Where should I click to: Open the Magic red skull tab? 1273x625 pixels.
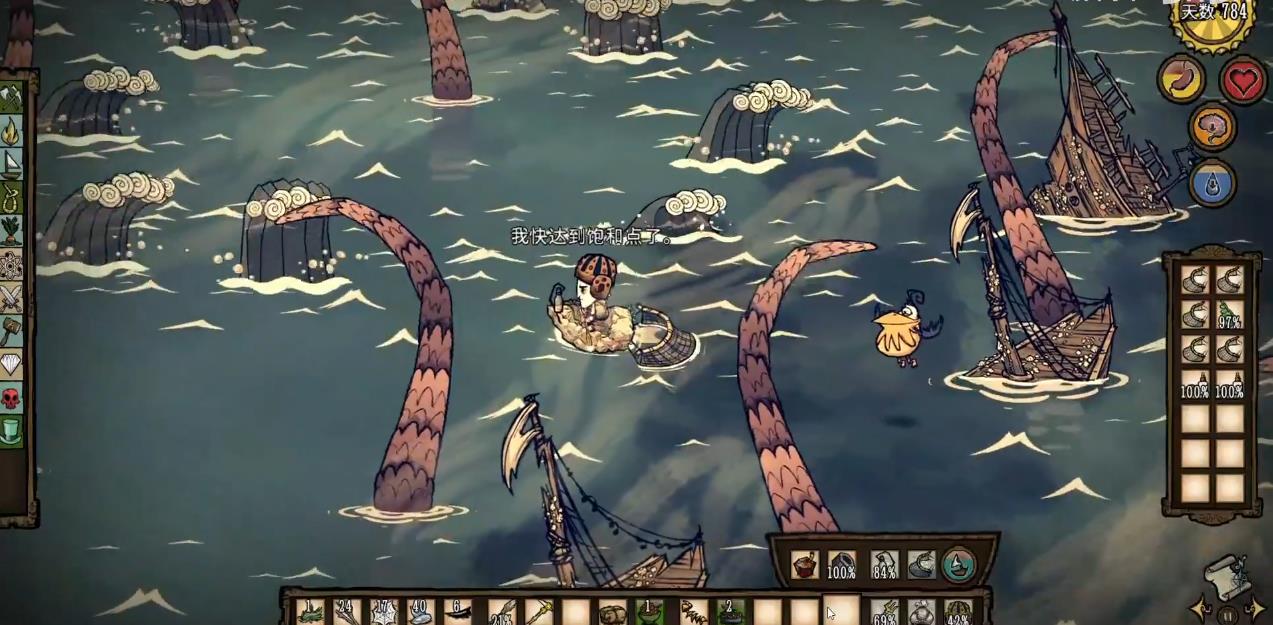tap(11, 398)
